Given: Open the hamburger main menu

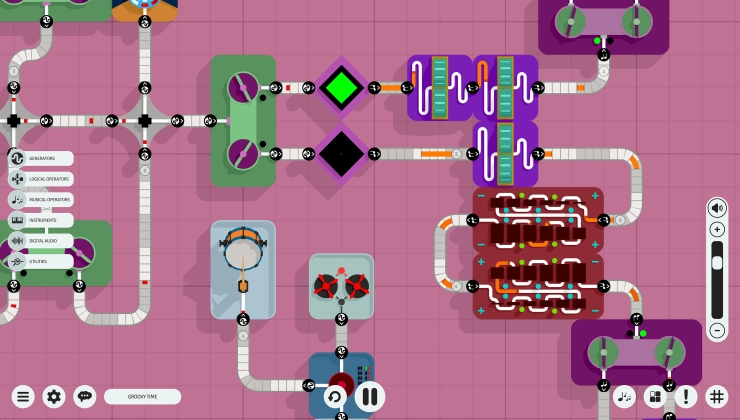Looking at the screenshot, I should (x=23, y=397).
